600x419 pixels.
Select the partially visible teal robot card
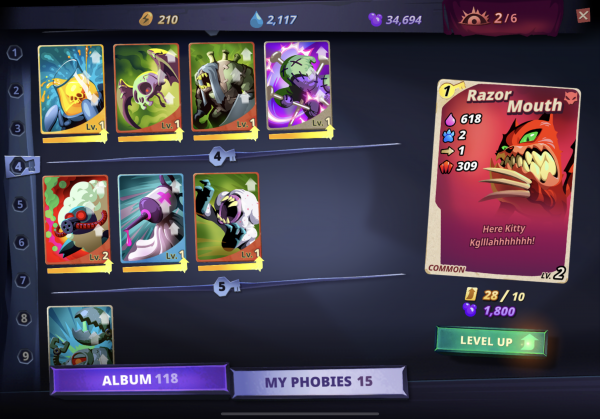[x=80, y=335]
